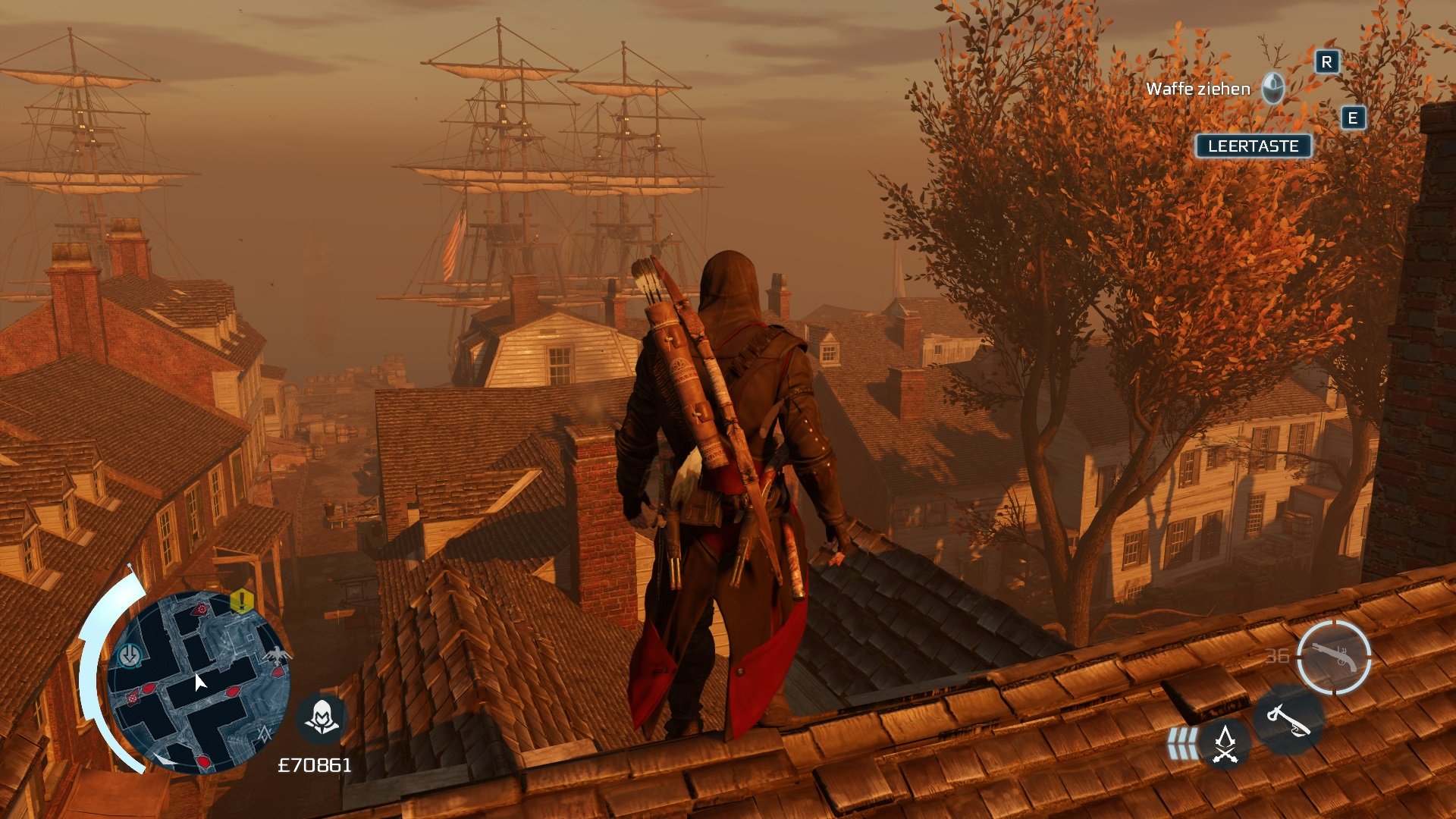Click the eagle icon on the minimap

278,654
